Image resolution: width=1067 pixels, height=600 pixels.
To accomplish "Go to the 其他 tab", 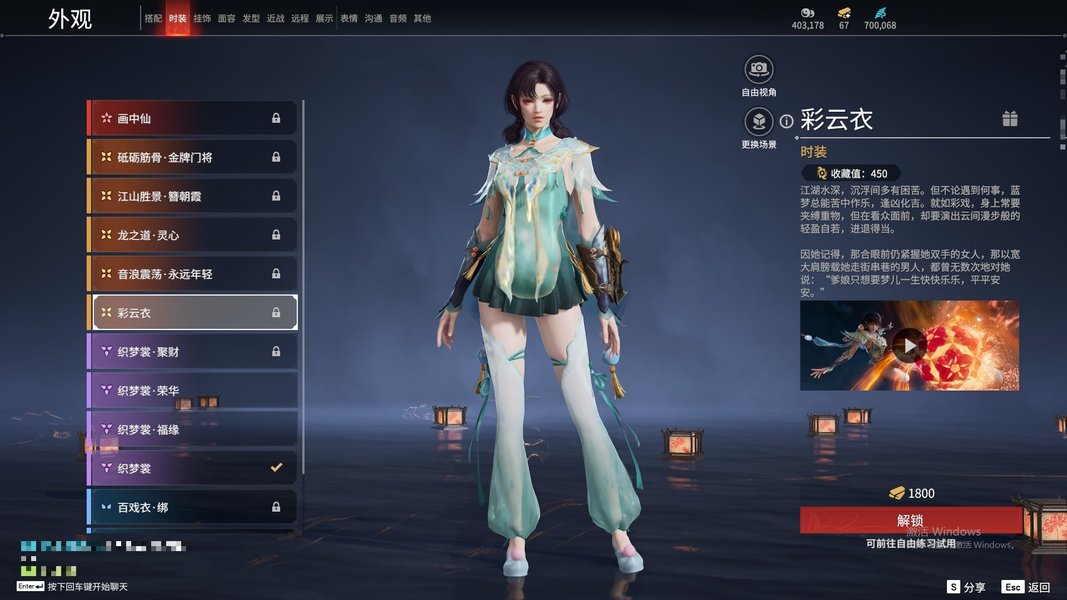I will coord(422,18).
